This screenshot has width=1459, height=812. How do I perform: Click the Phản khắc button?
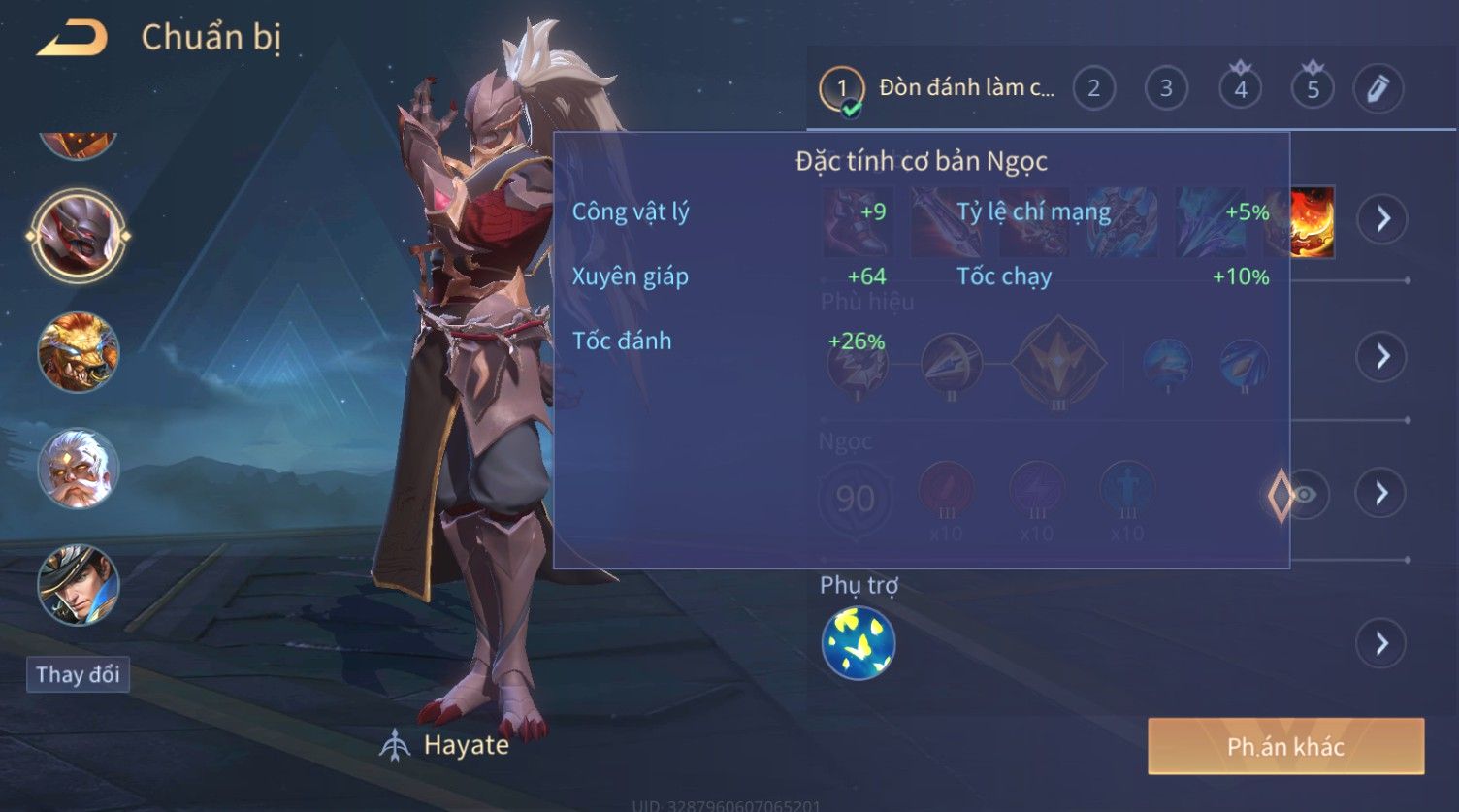(1285, 746)
